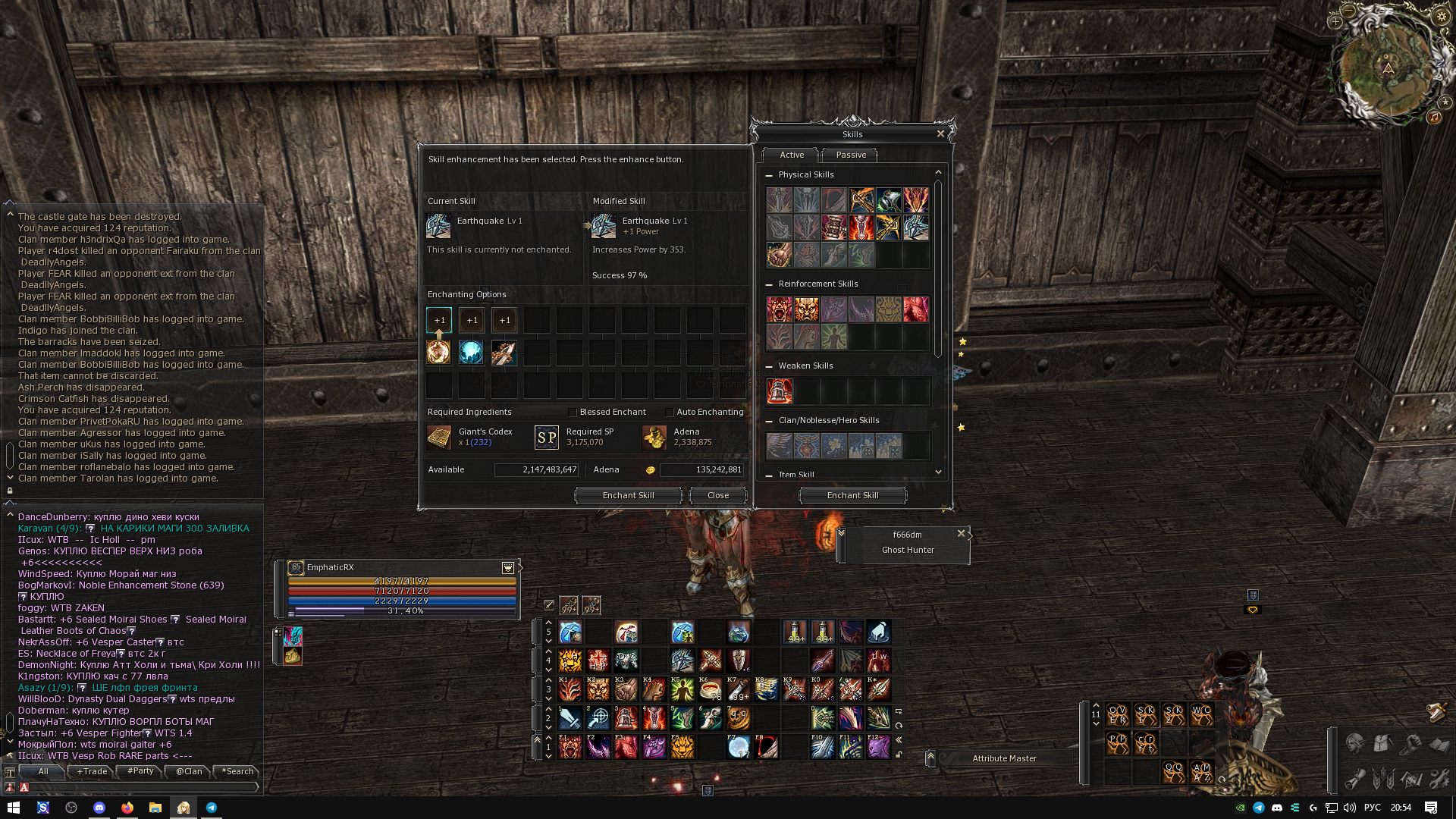This screenshot has height=819, width=1456.
Task: Open the #Party chat tab
Action: coord(140,771)
